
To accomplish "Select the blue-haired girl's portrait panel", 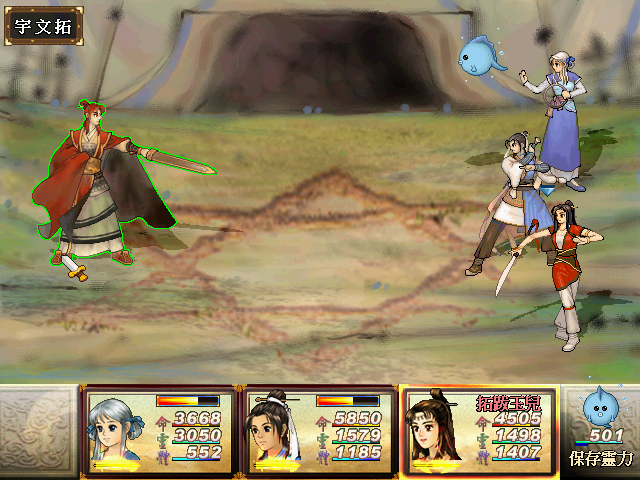I will click(160, 431).
